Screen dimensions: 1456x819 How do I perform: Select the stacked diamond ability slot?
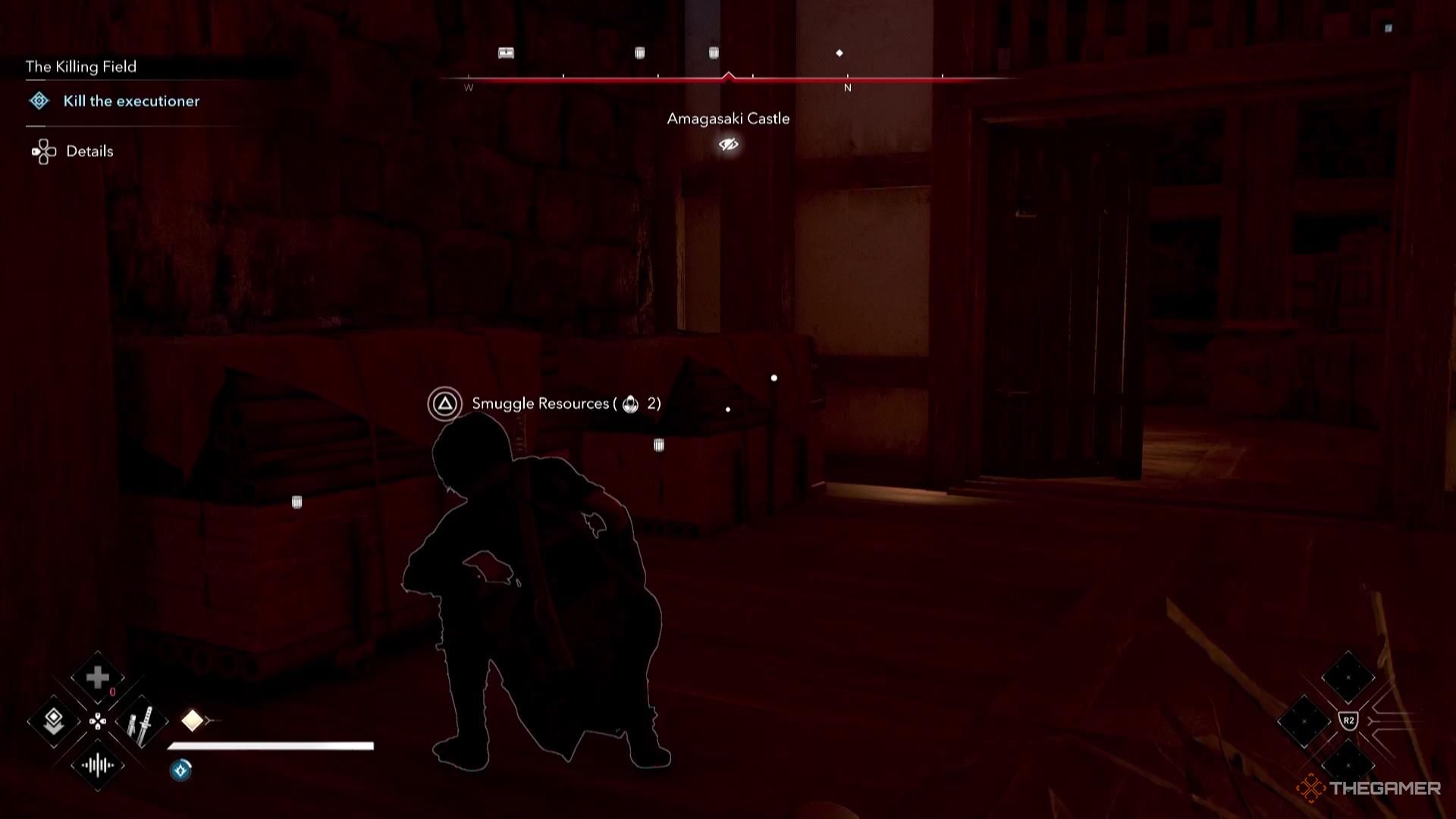point(53,721)
